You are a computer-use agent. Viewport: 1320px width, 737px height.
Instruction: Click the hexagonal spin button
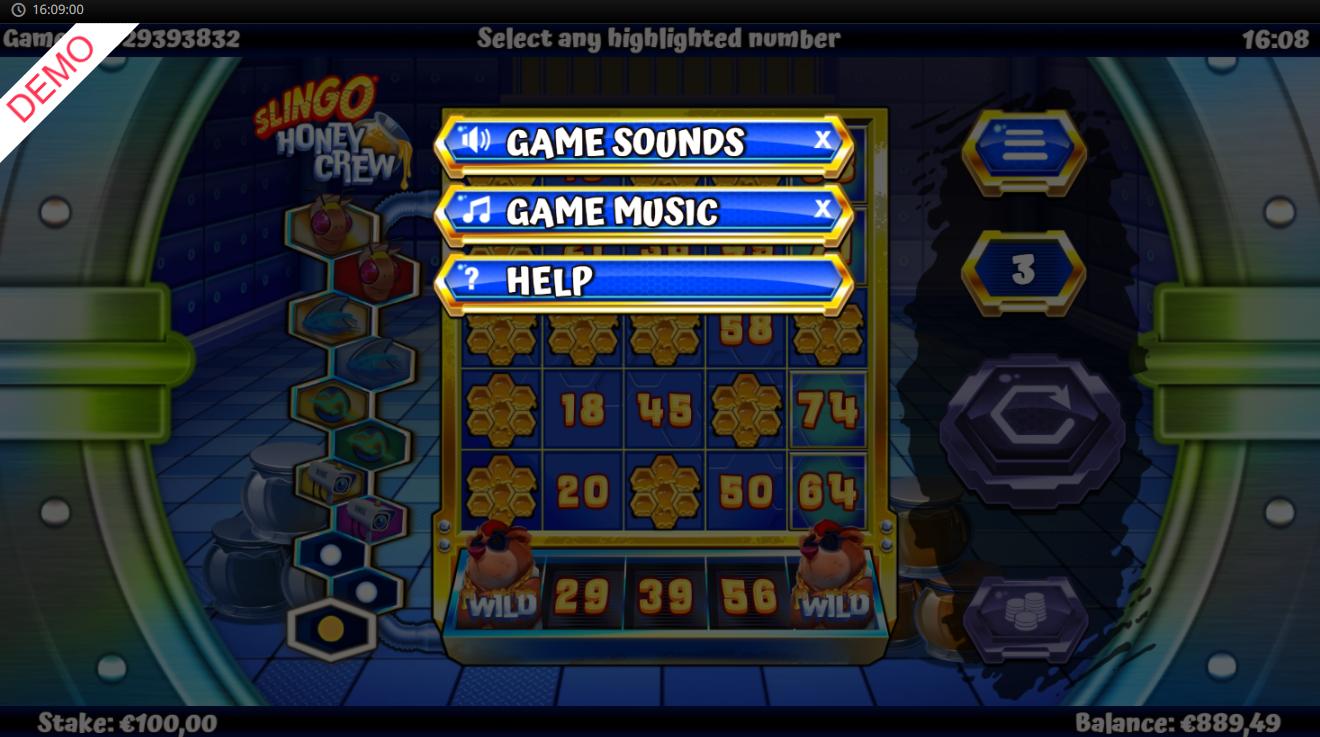point(1031,430)
